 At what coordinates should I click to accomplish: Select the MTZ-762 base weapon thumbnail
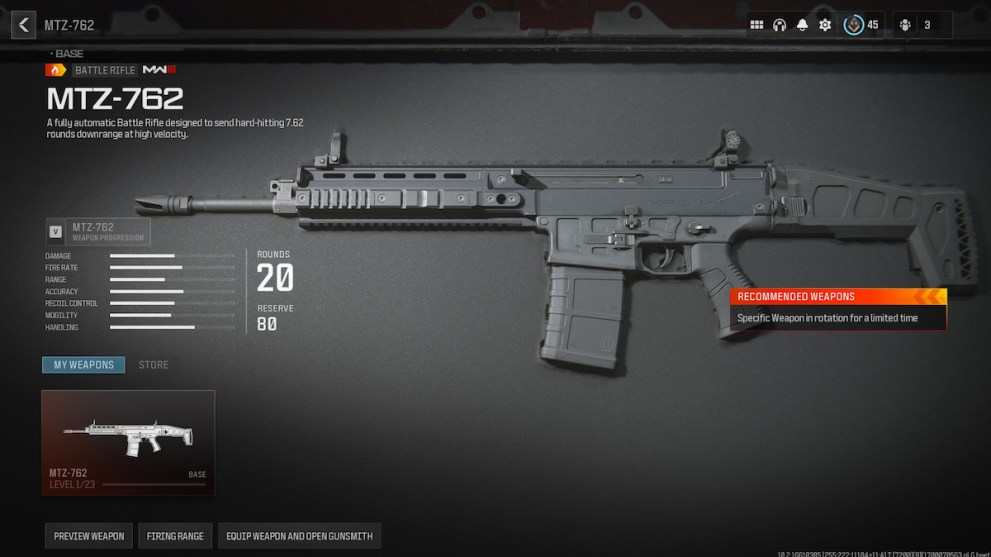pos(128,441)
